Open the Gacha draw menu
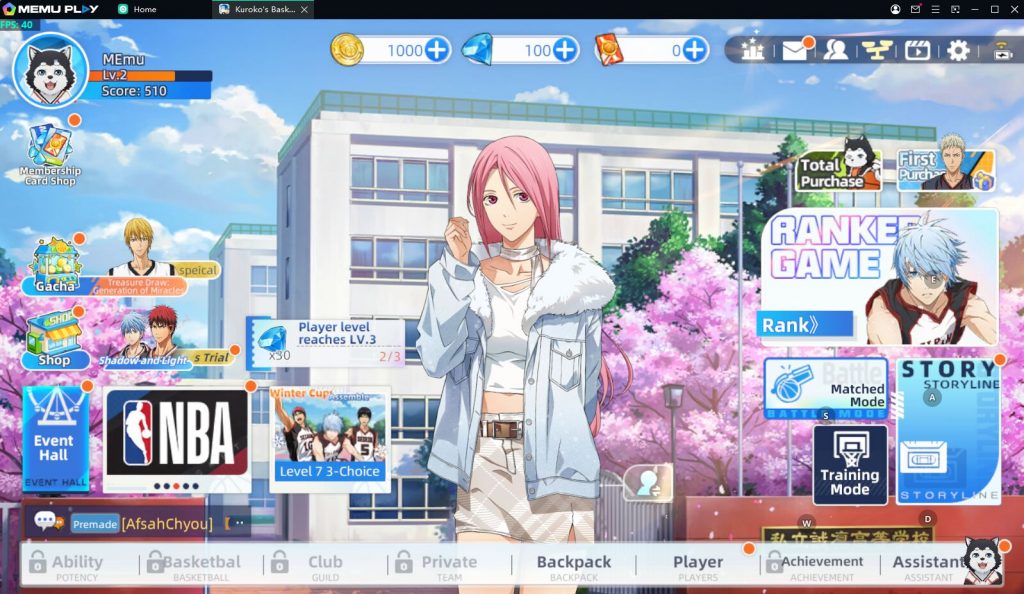The image size is (1024, 594). (x=56, y=266)
